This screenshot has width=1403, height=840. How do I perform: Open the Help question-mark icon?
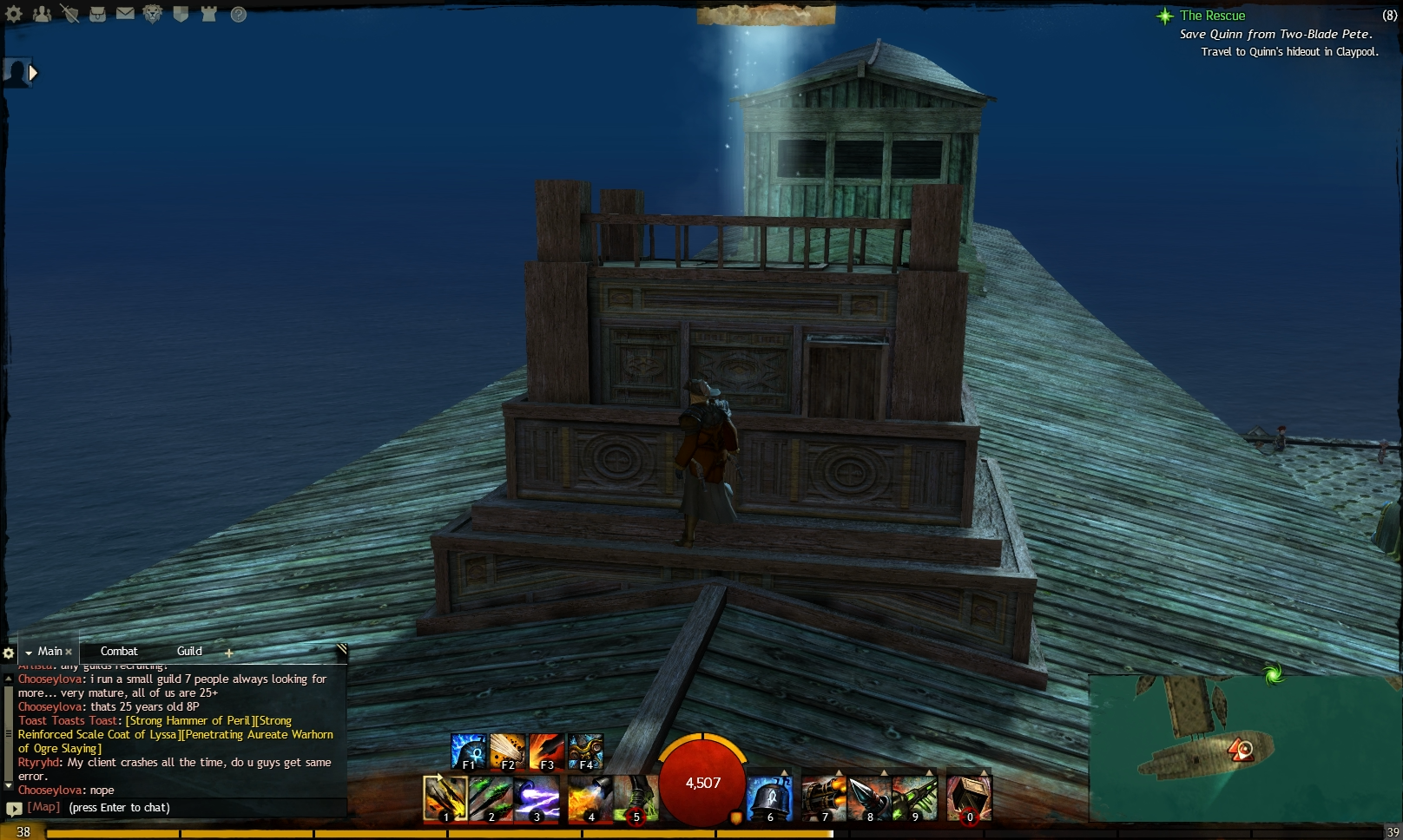[236, 12]
